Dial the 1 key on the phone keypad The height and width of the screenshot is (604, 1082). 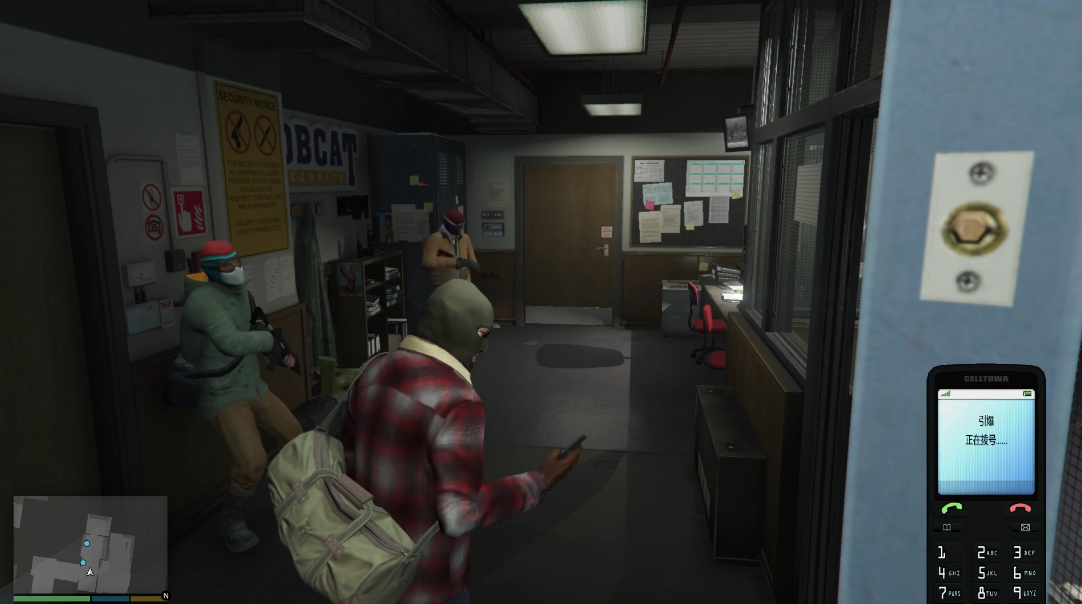click(943, 552)
